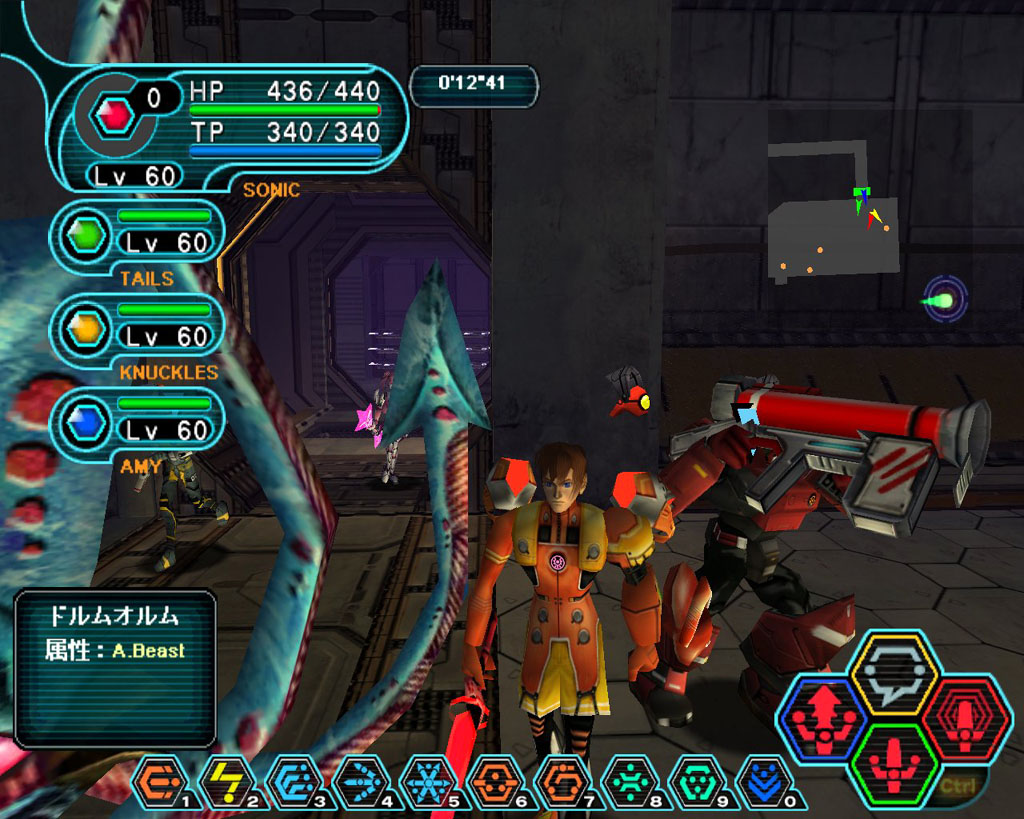Select party member KNUCKLES status panel

point(138,329)
